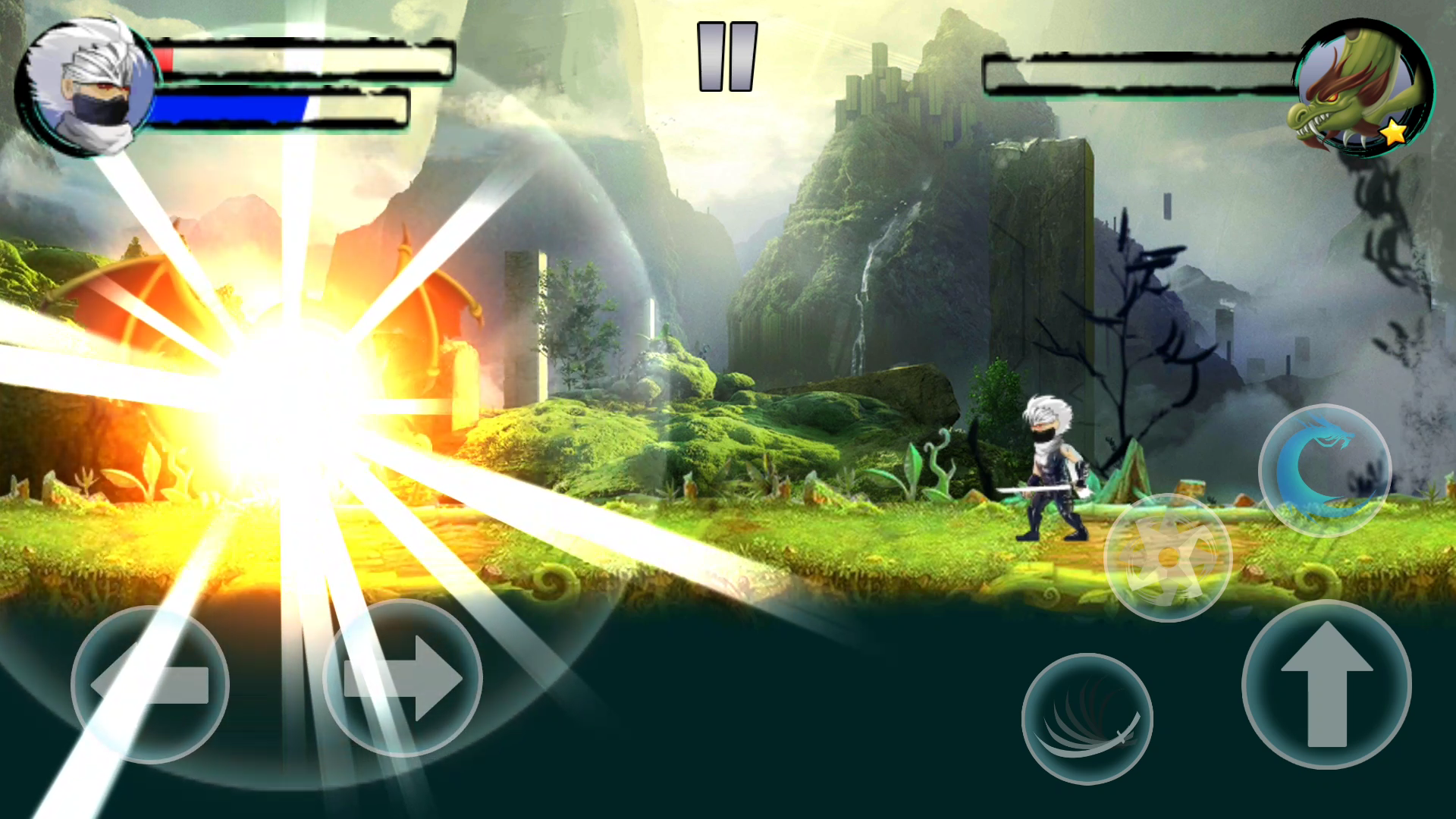Image resolution: width=1456 pixels, height=819 pixels.
Task: Tap the star badge on the enemy avatar
Action: point(1395,135)
